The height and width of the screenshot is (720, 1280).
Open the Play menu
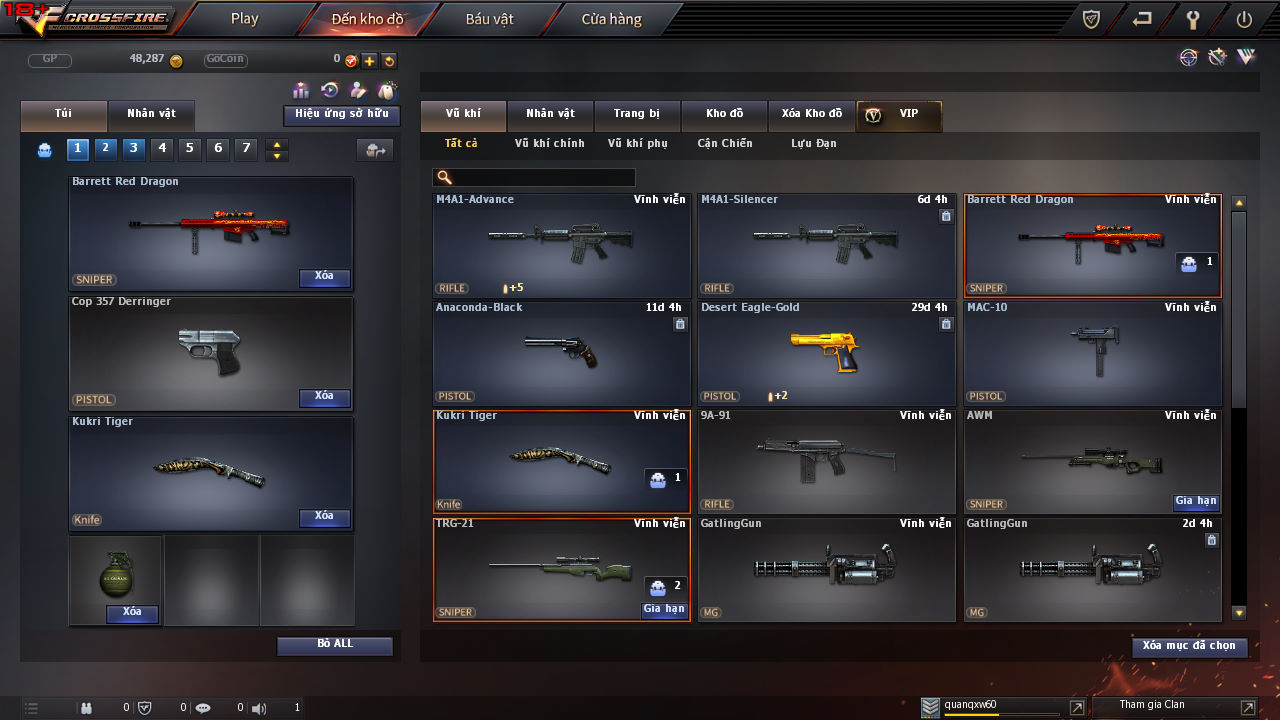pyautogui.click(x=244, y=18)
